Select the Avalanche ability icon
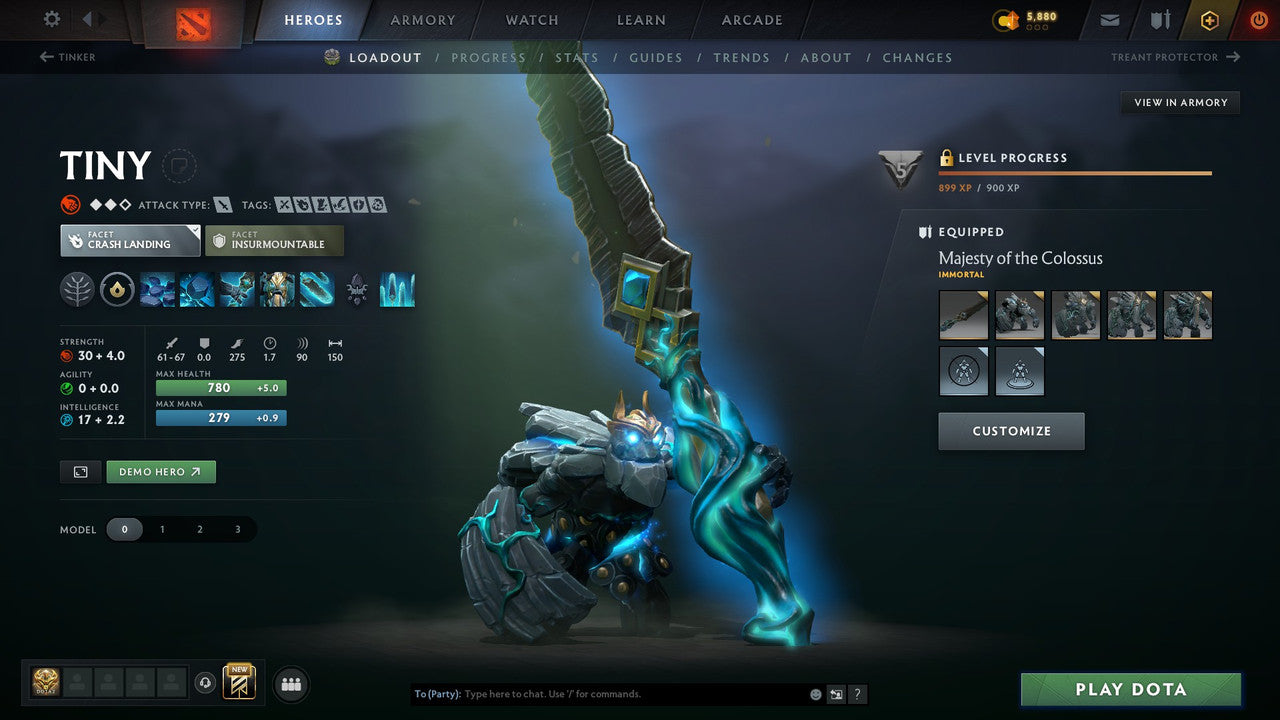 (155, 289)
